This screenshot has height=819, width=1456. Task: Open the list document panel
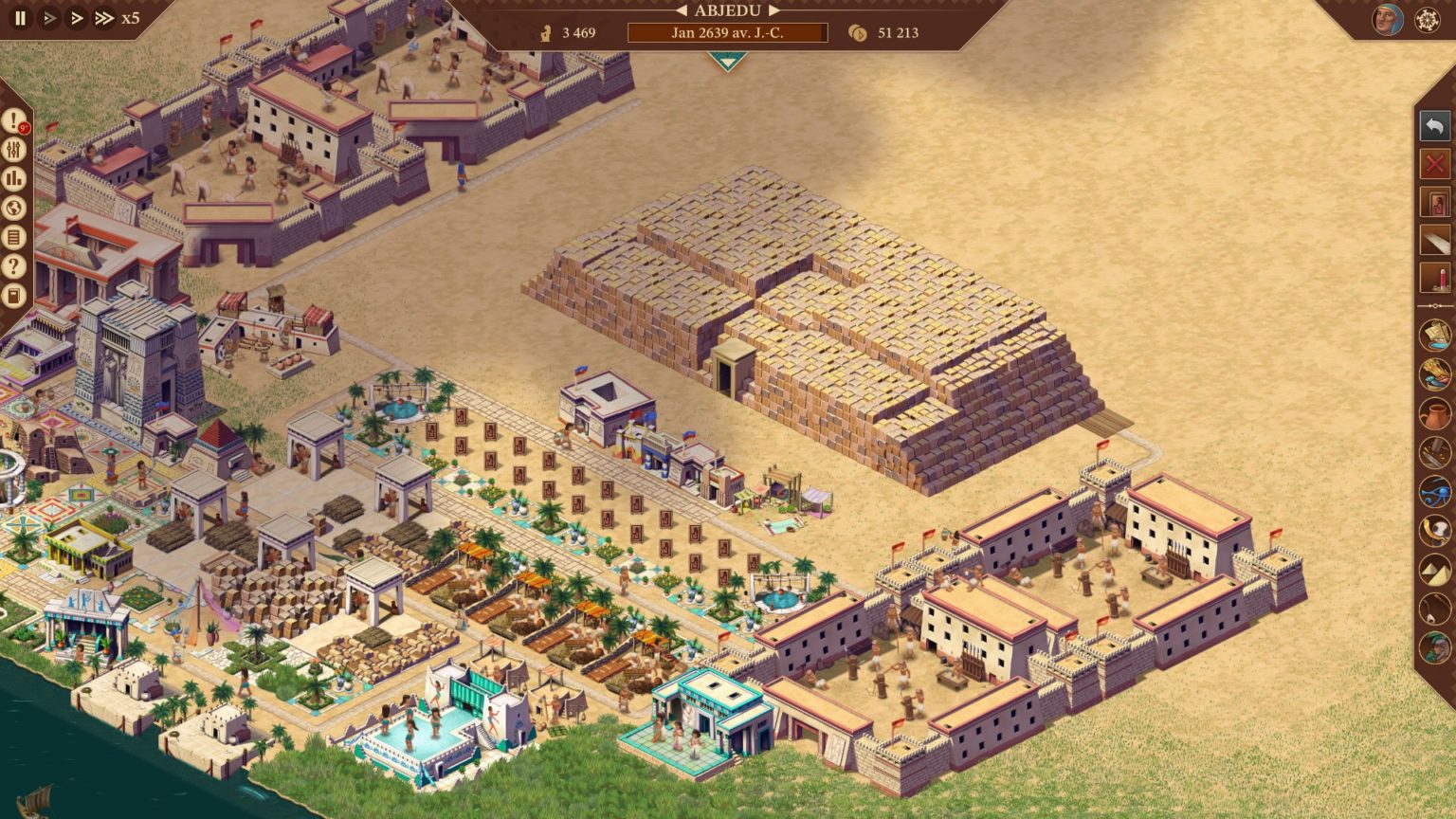point(13,237)
